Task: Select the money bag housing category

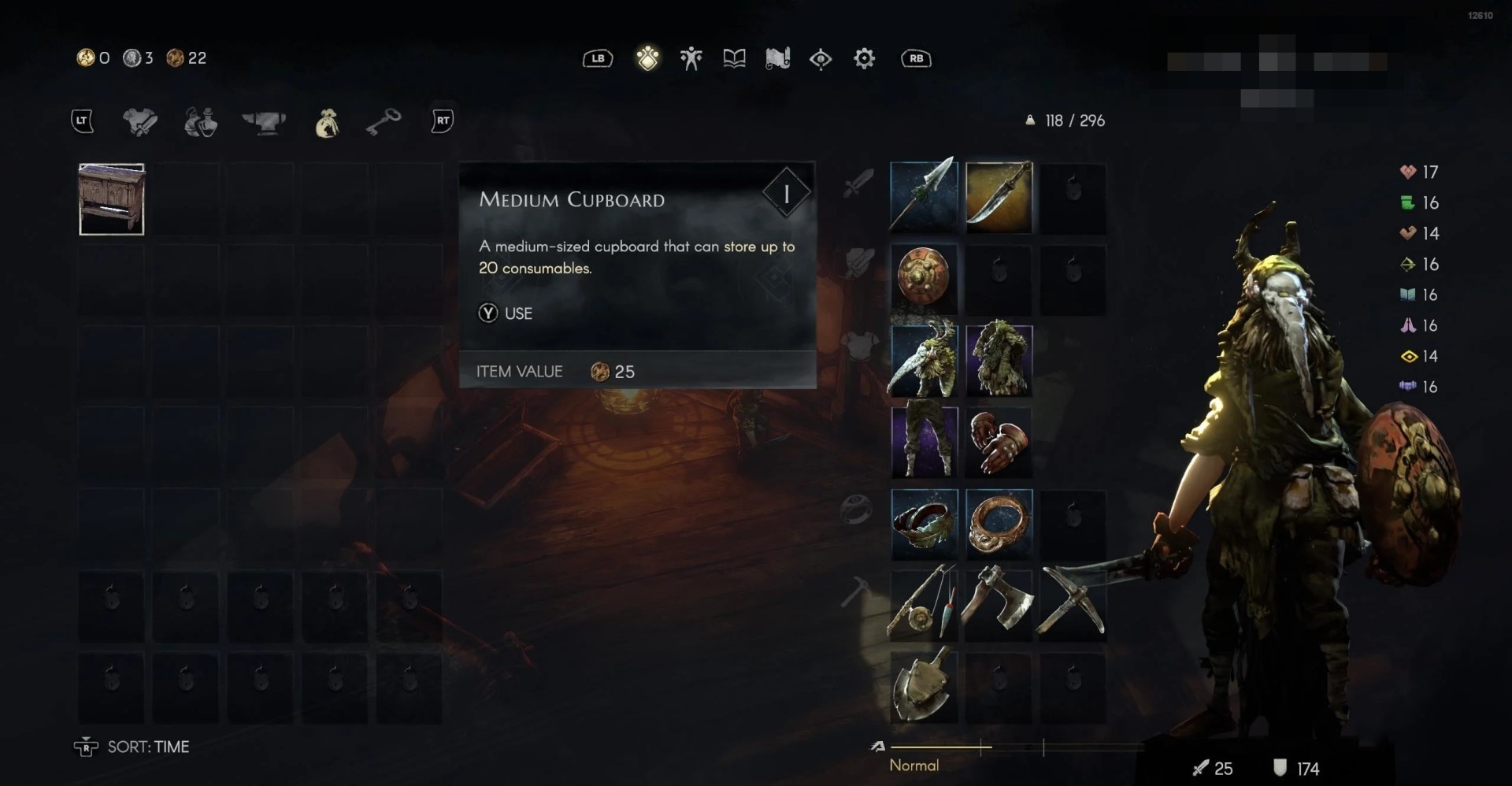Action: coord(326,123)
